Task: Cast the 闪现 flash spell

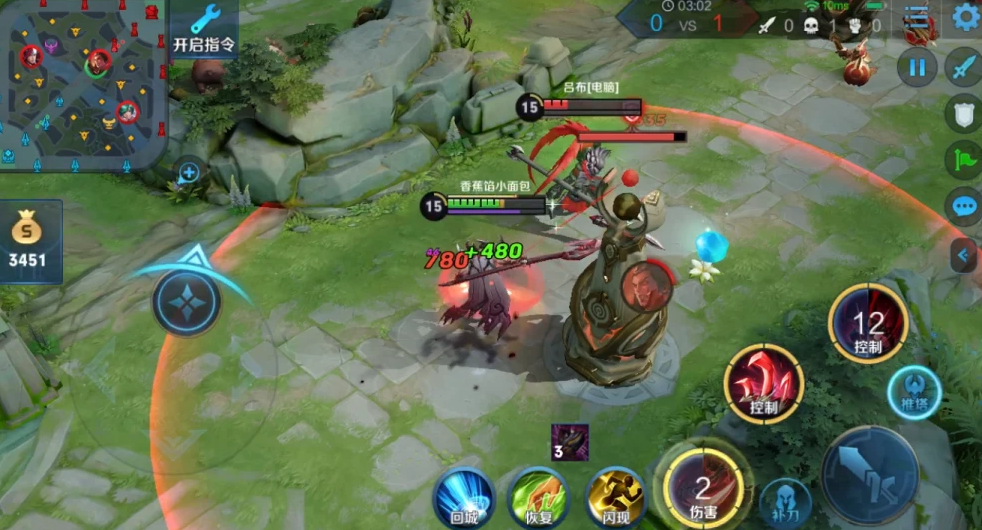Action: (614, 497)
